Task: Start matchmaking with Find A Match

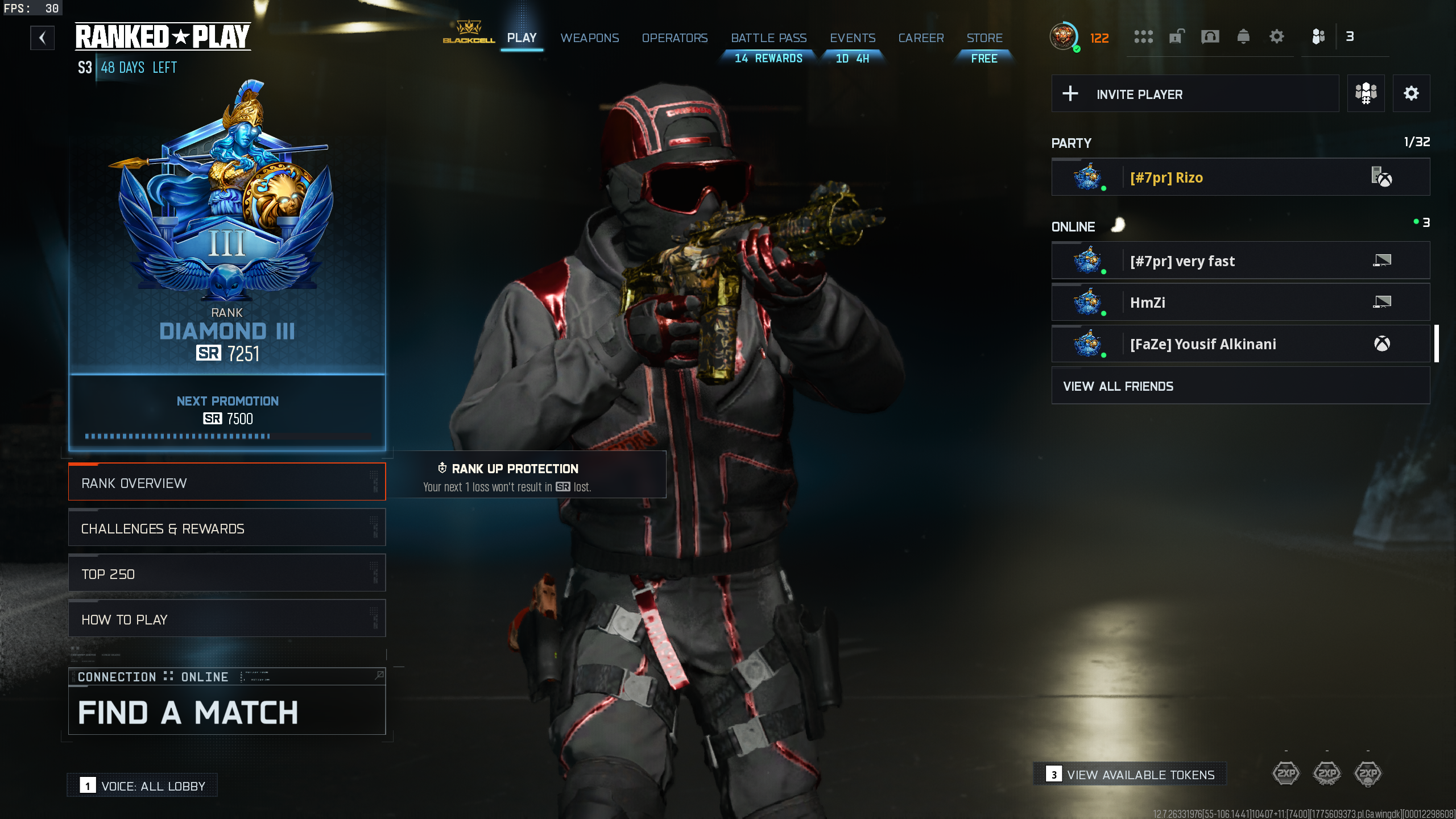Action: [227, 712]
